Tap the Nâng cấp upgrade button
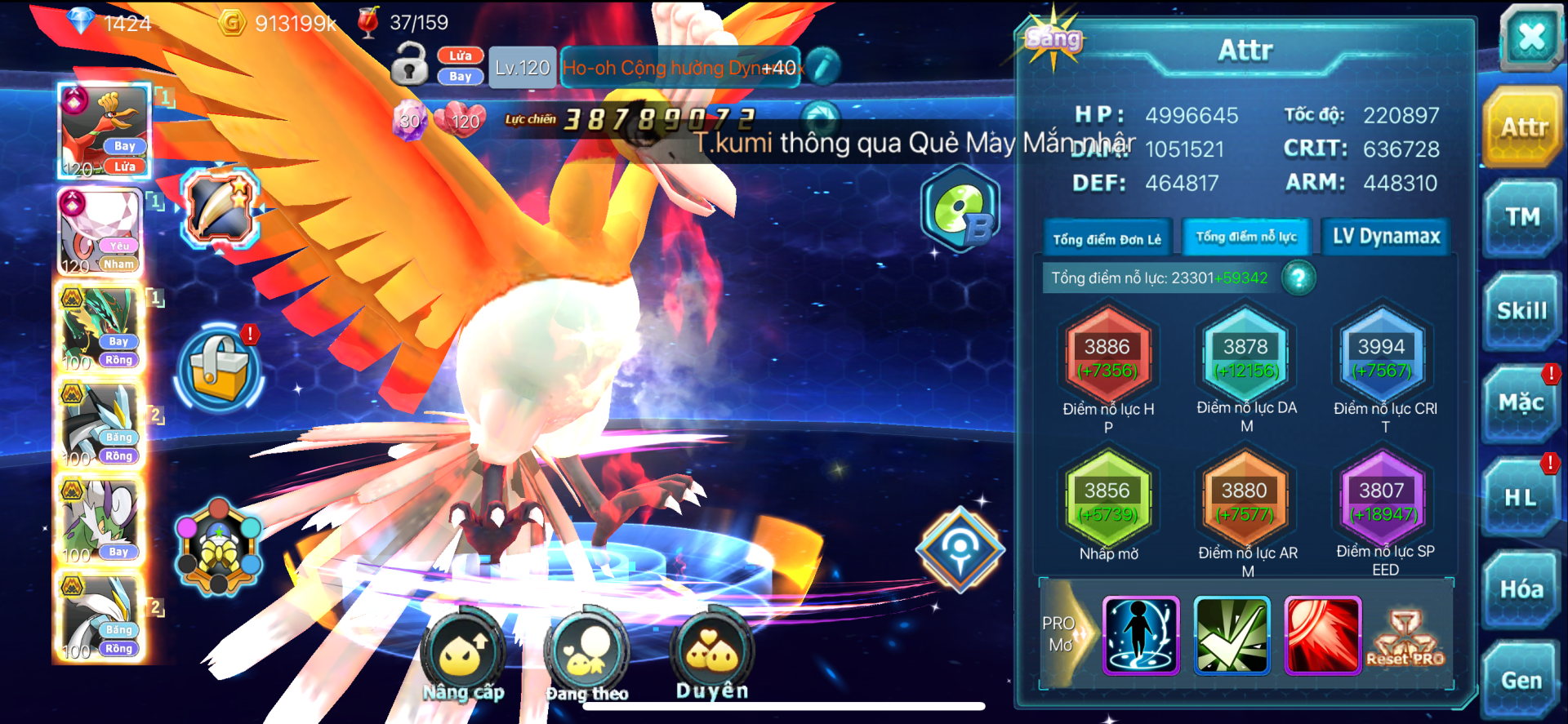The image size is (1568, 724). point(463,655)
